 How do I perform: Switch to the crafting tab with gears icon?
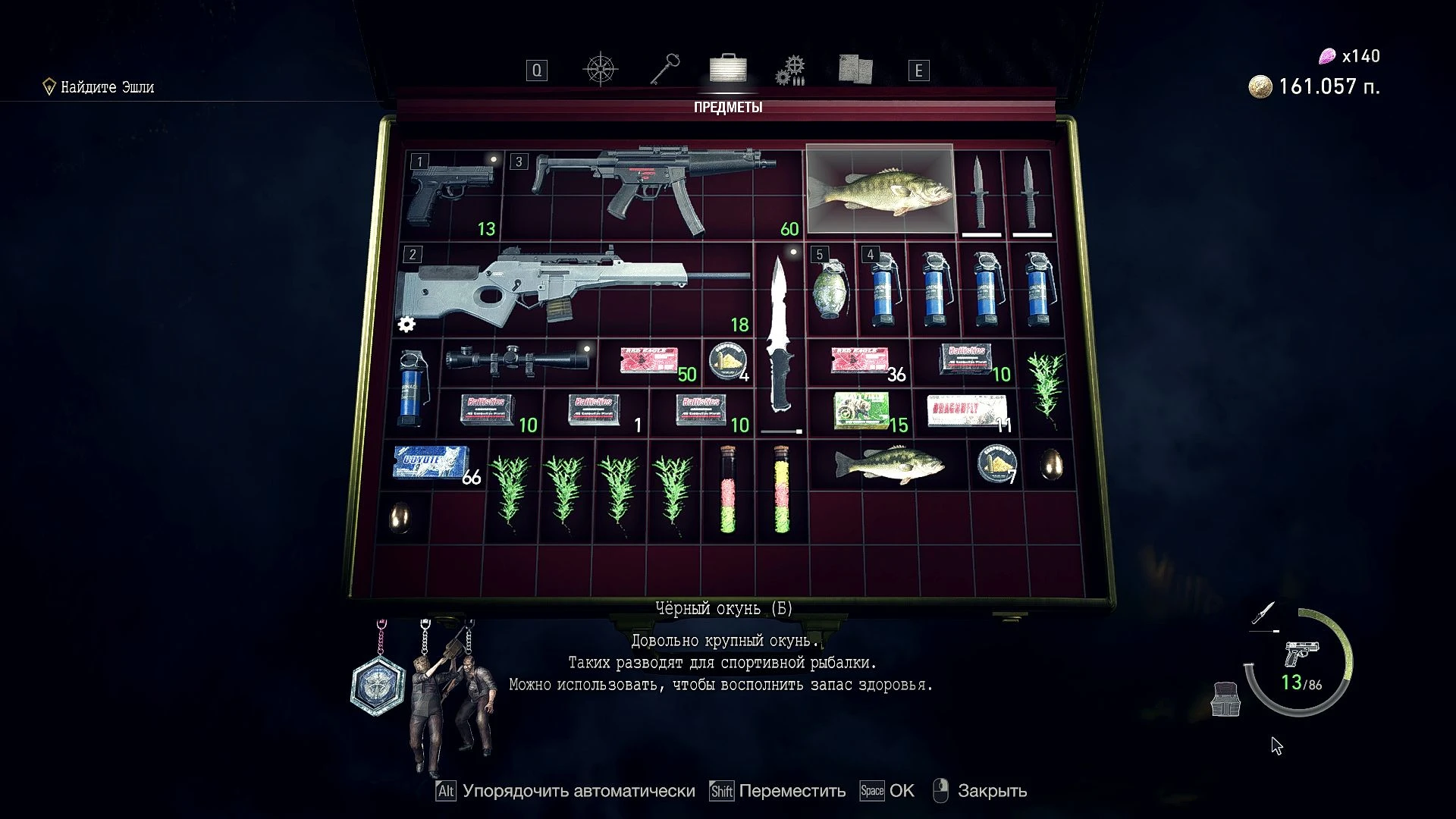pos(791,70)
